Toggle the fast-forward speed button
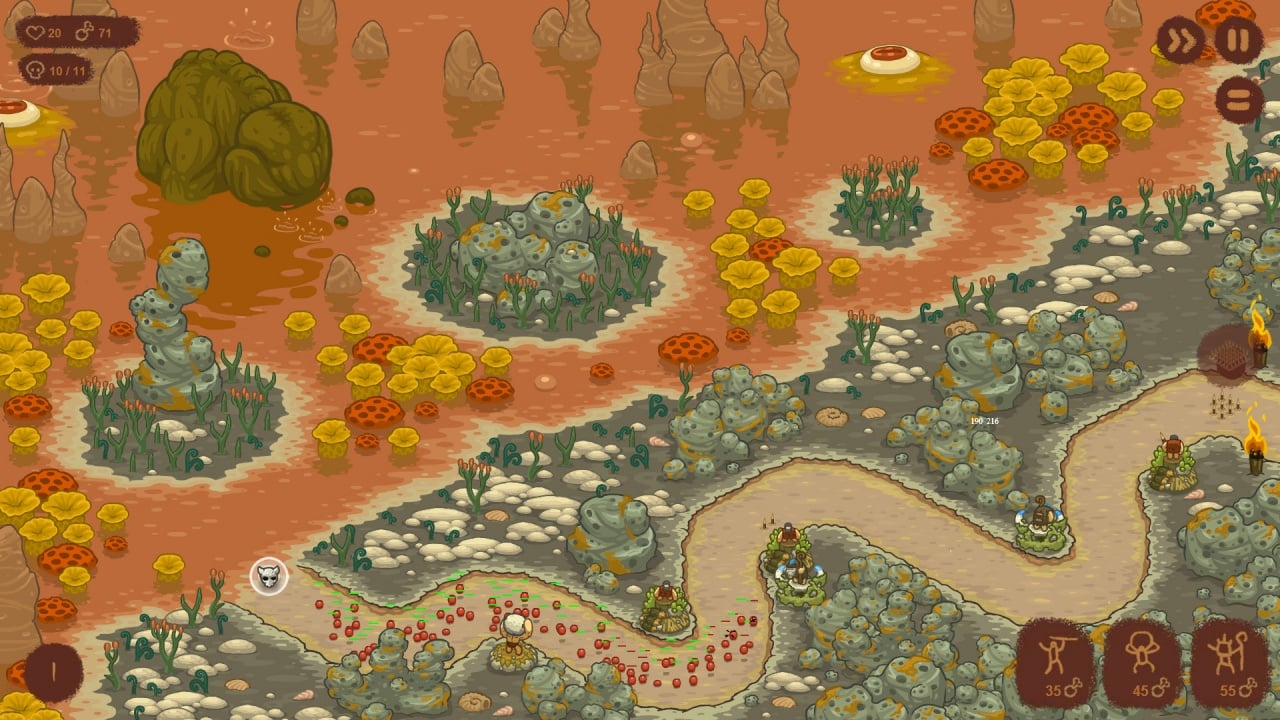Viewport: 1280px width, 720px height. coord(1180,41)
